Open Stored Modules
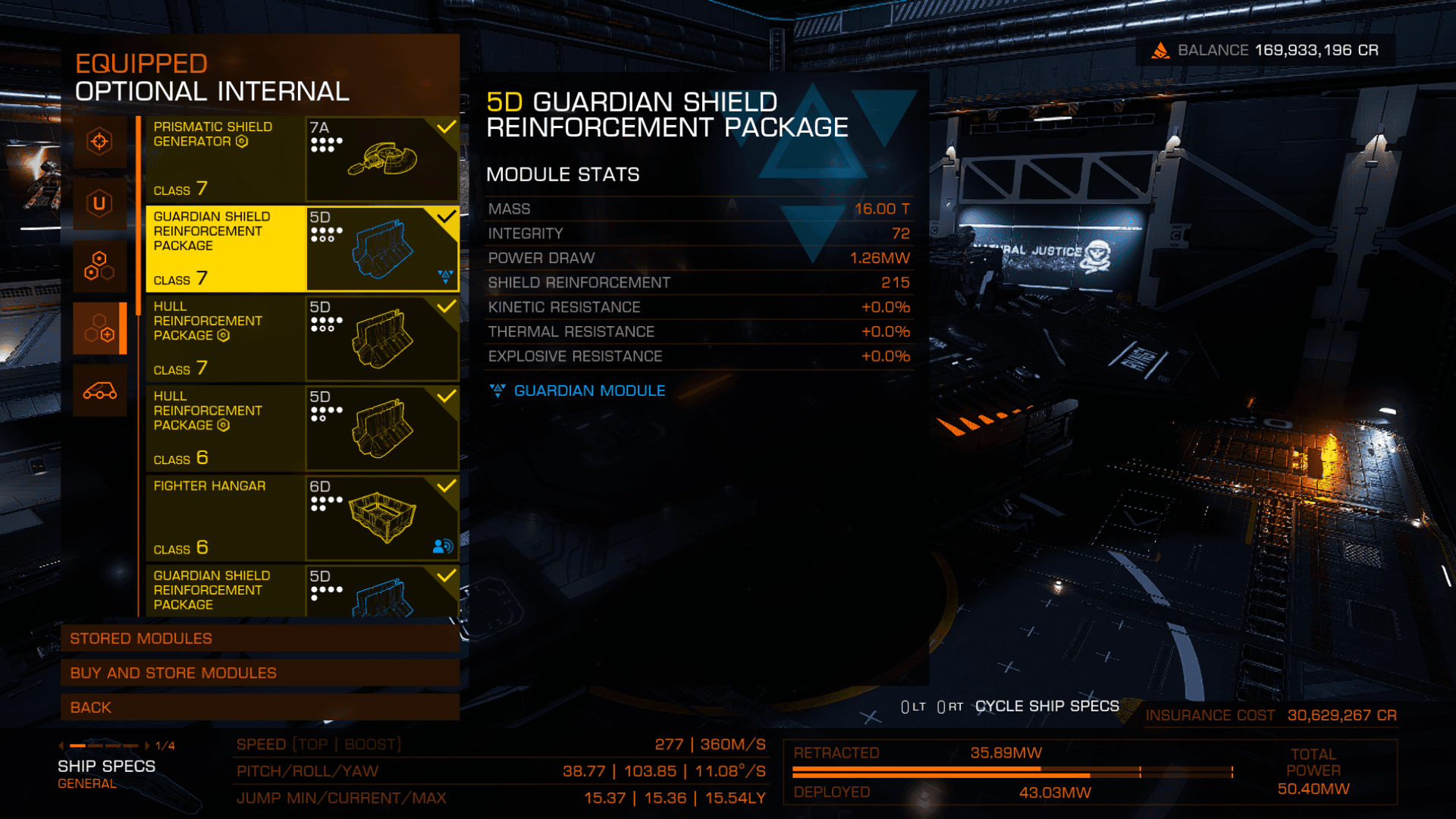Image resolution: width=1456 pixels, height=819 pixels. [260, 639]
